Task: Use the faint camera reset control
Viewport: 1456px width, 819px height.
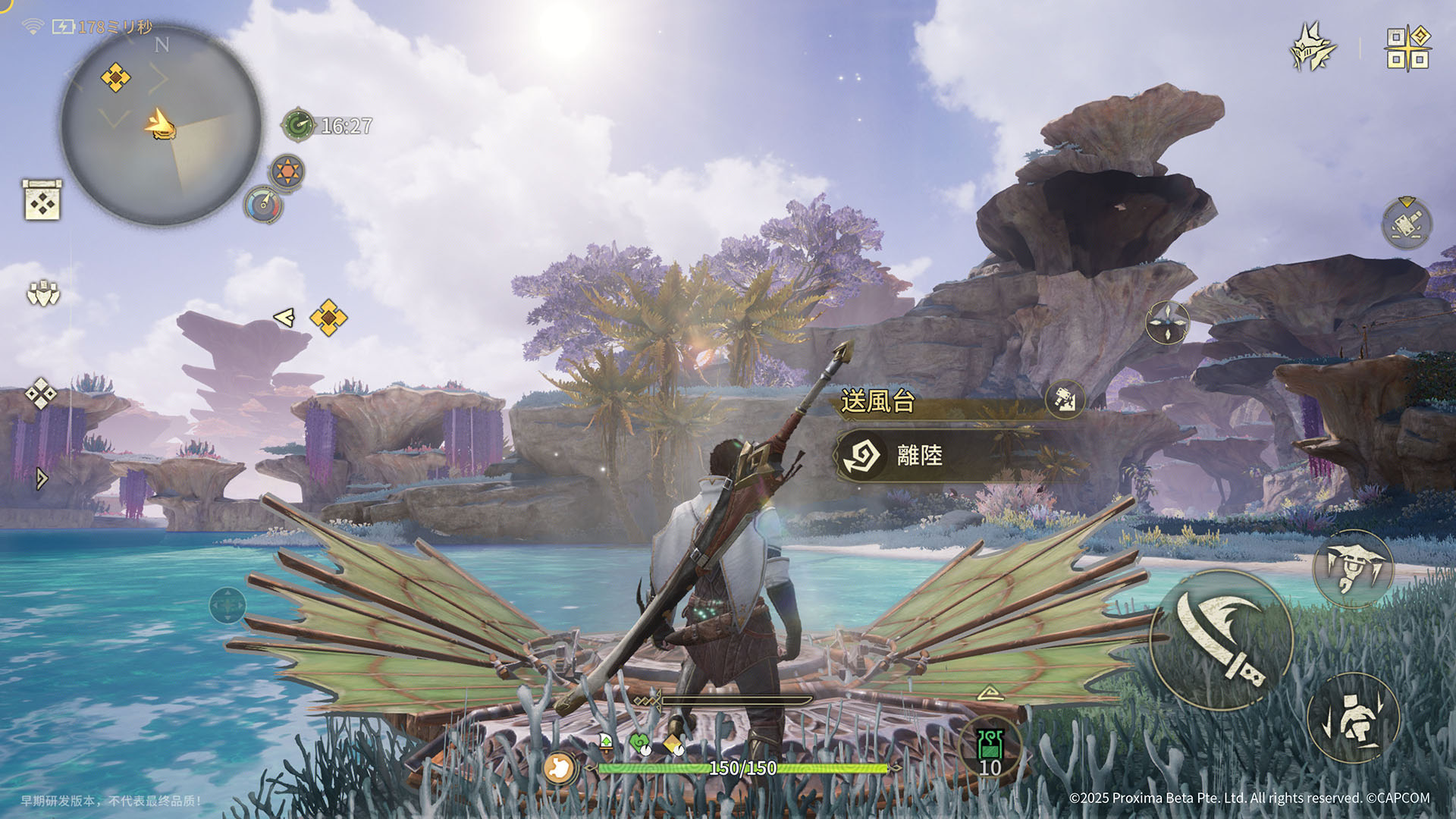Action: tap(227, 605)
